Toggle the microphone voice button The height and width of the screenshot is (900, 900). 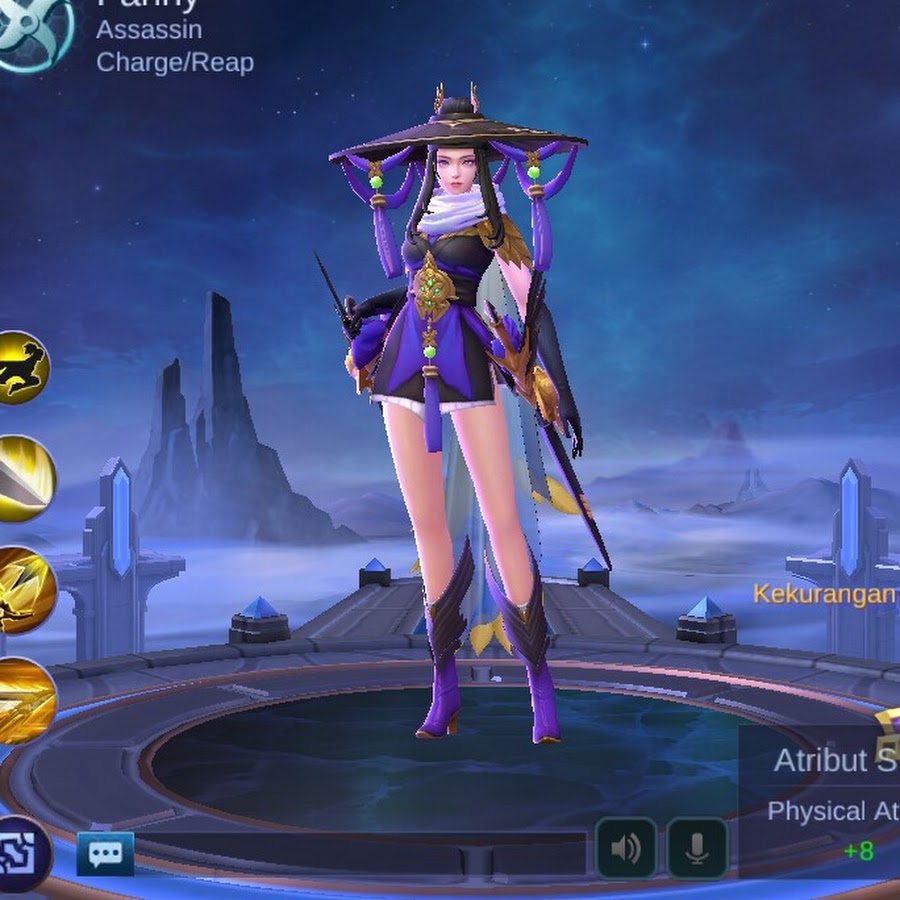point(697,849)
